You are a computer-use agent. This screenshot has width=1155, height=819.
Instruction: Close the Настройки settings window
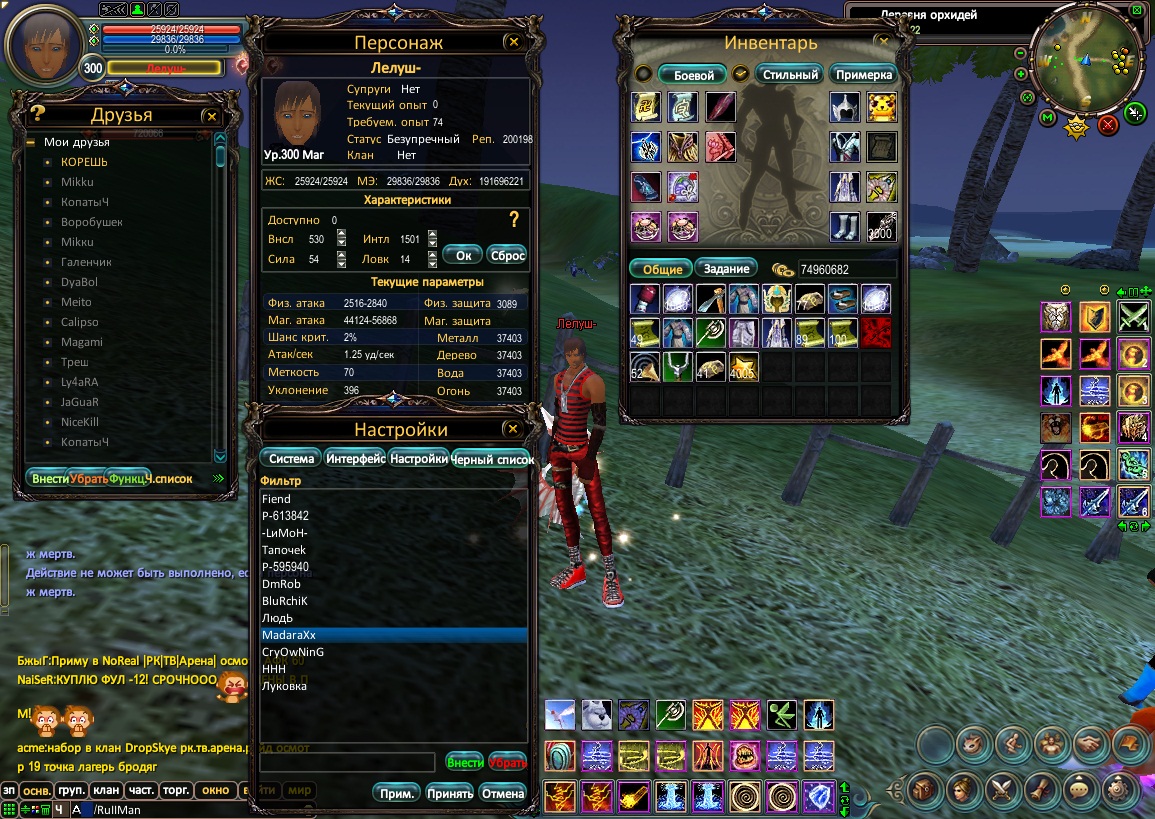click(x=513, y=429)
